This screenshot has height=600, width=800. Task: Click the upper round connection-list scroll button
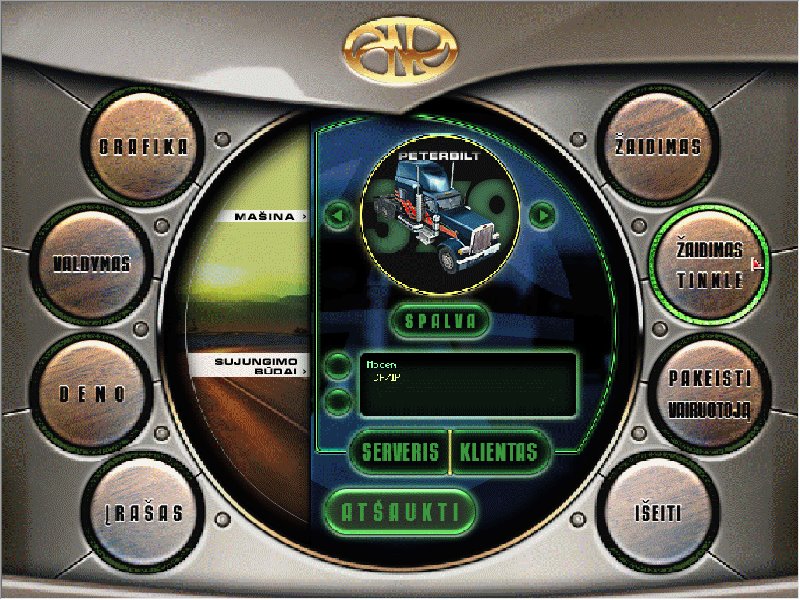[x=338, y=365]
